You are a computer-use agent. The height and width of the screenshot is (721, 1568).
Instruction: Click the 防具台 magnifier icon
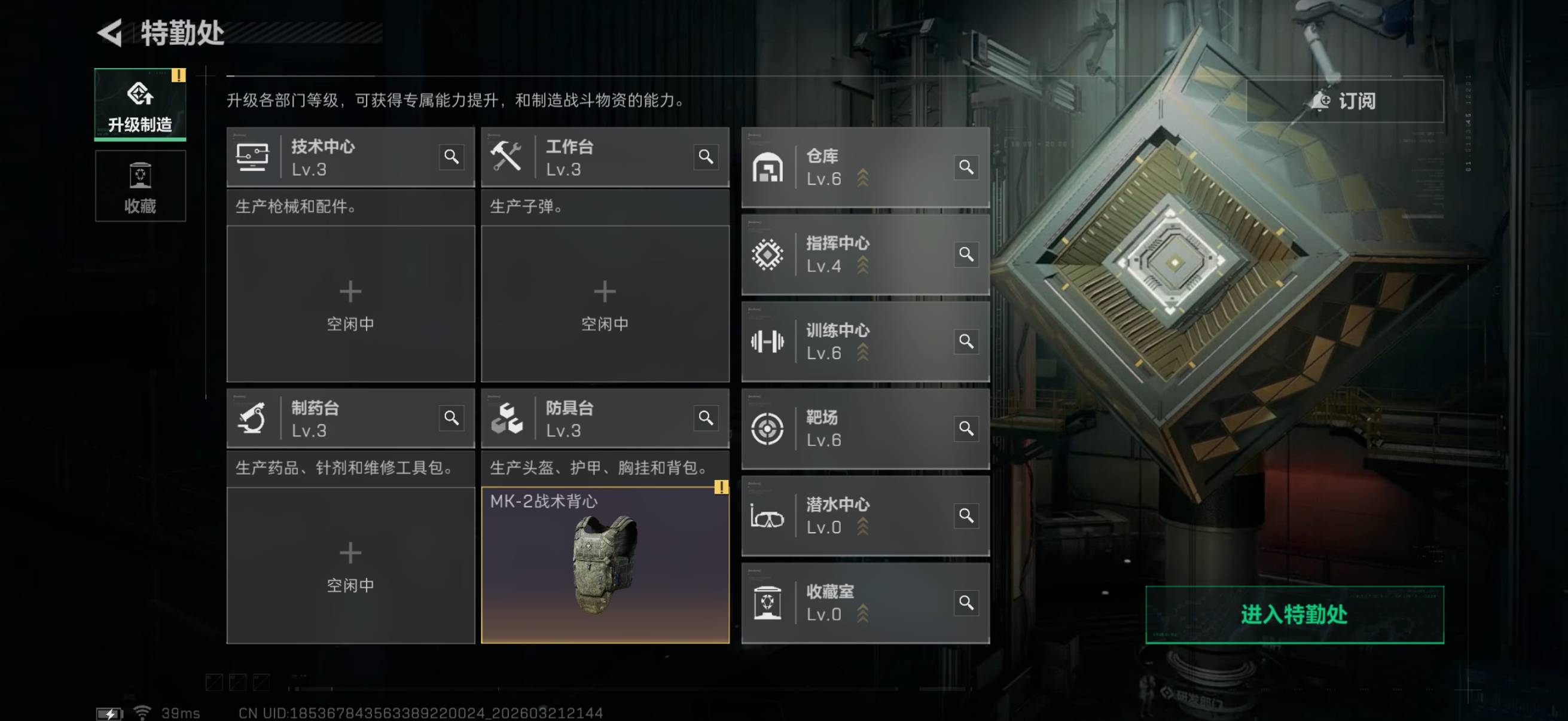tap(706, 418)
